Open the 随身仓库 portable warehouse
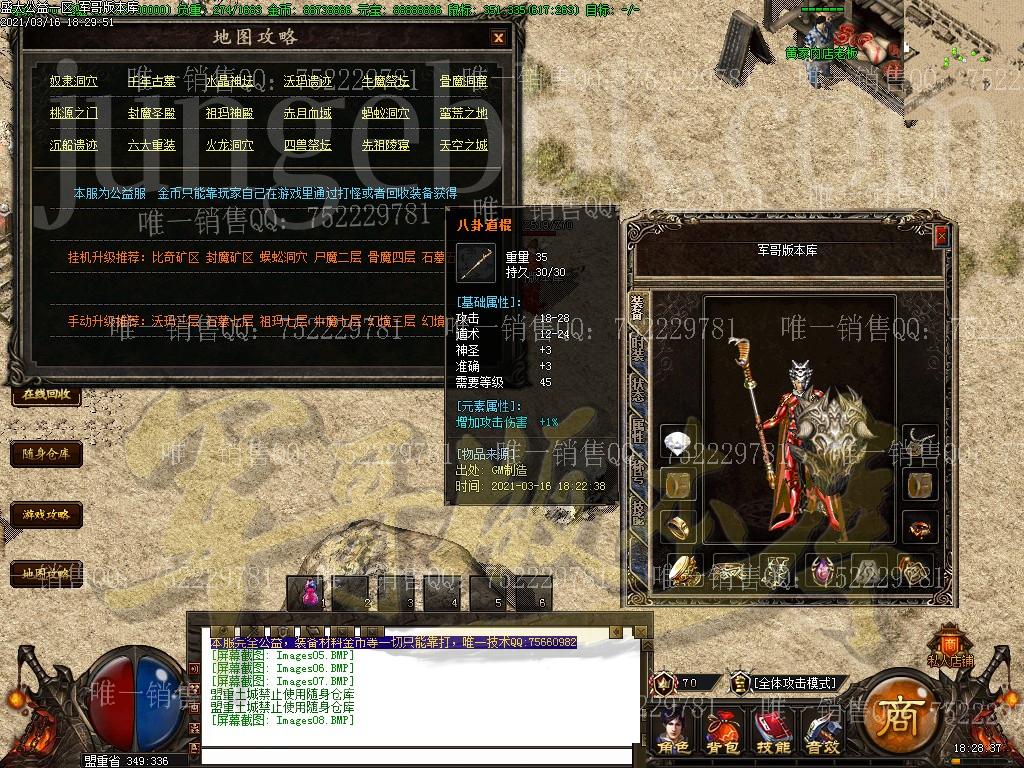Image resolution: width=1024 pixels, height=768 pixels. [x=46, y=454]
